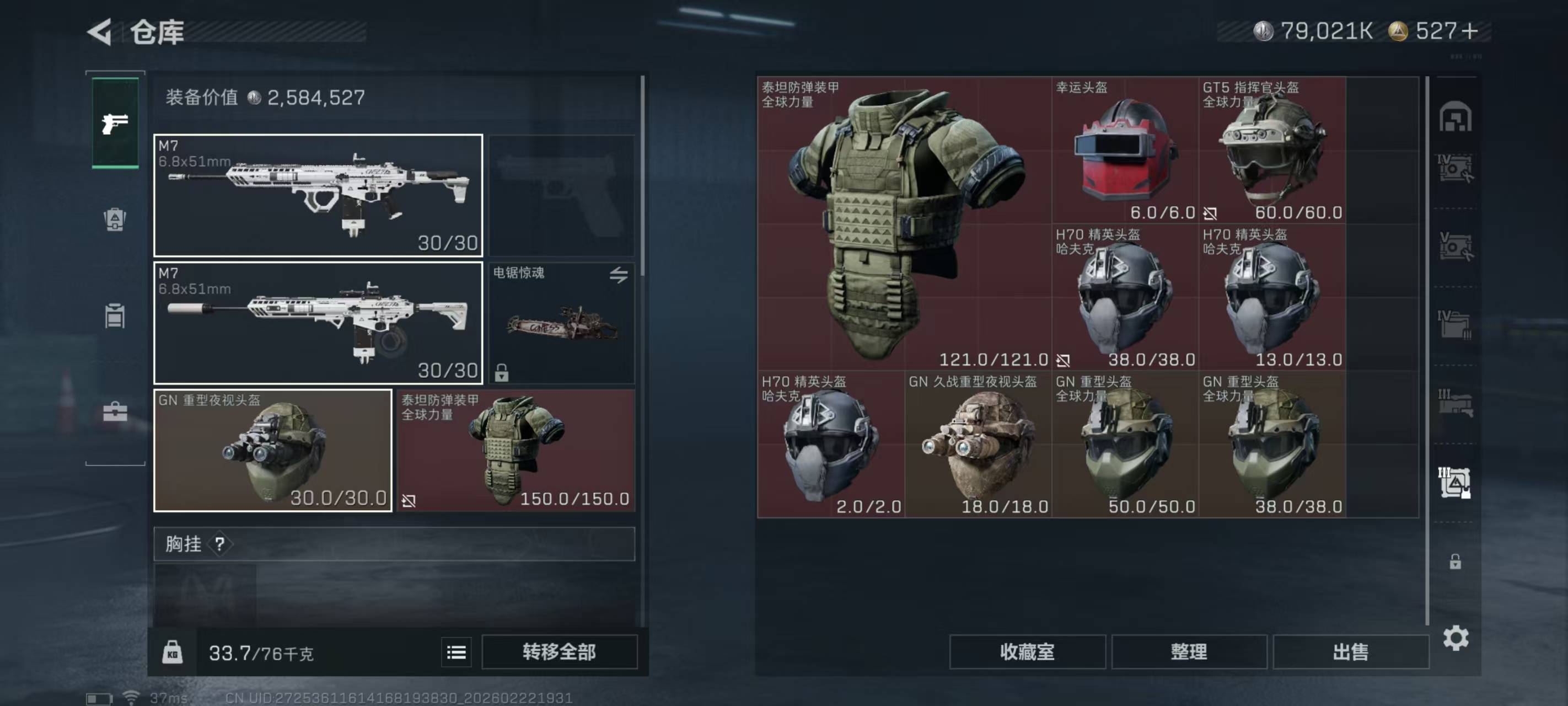Switch to the briefcase tab
Viewport: 1568px width, 706px height.
pos(115,413)
